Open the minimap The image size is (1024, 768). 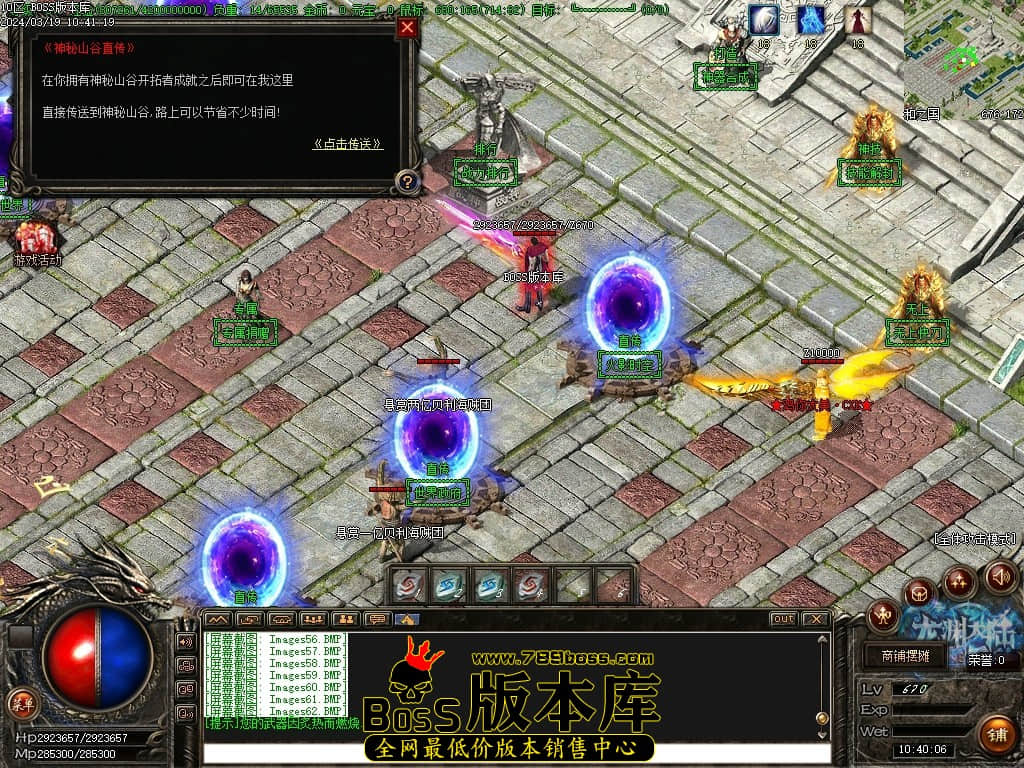[x=963, y=58]
